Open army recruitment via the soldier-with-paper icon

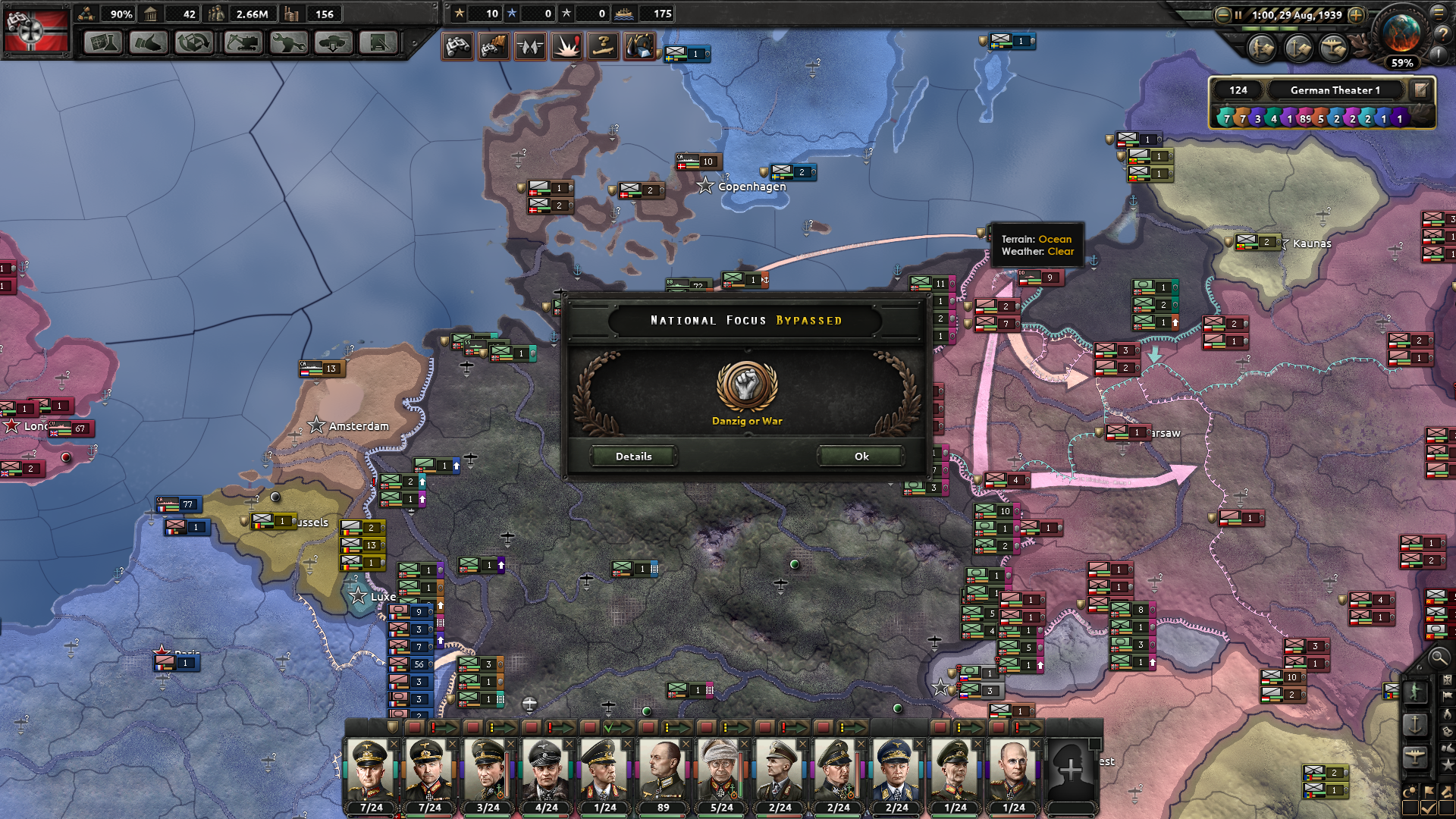click(1261, 50)
